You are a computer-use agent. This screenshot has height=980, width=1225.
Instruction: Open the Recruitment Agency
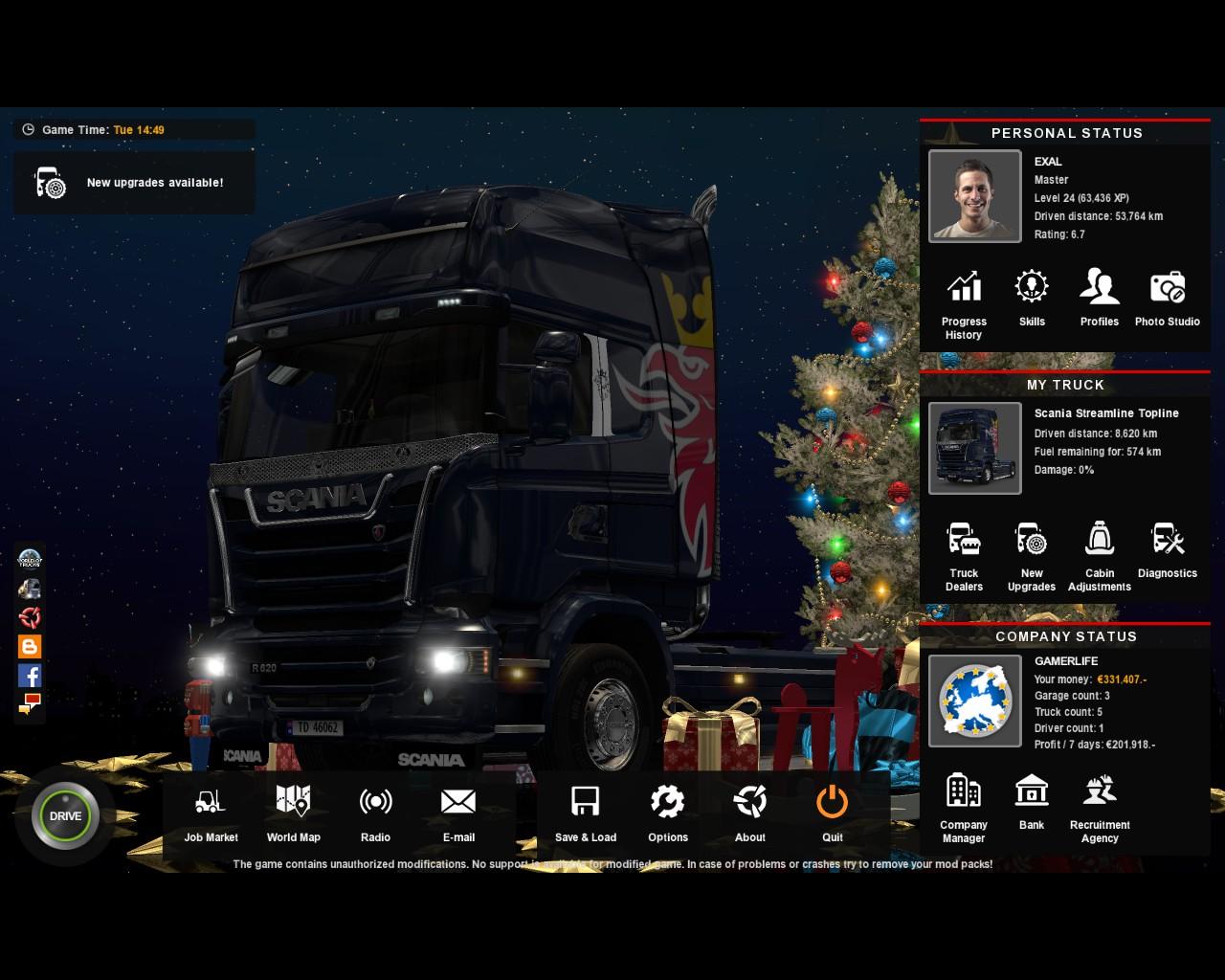(x=1100, y=807)
